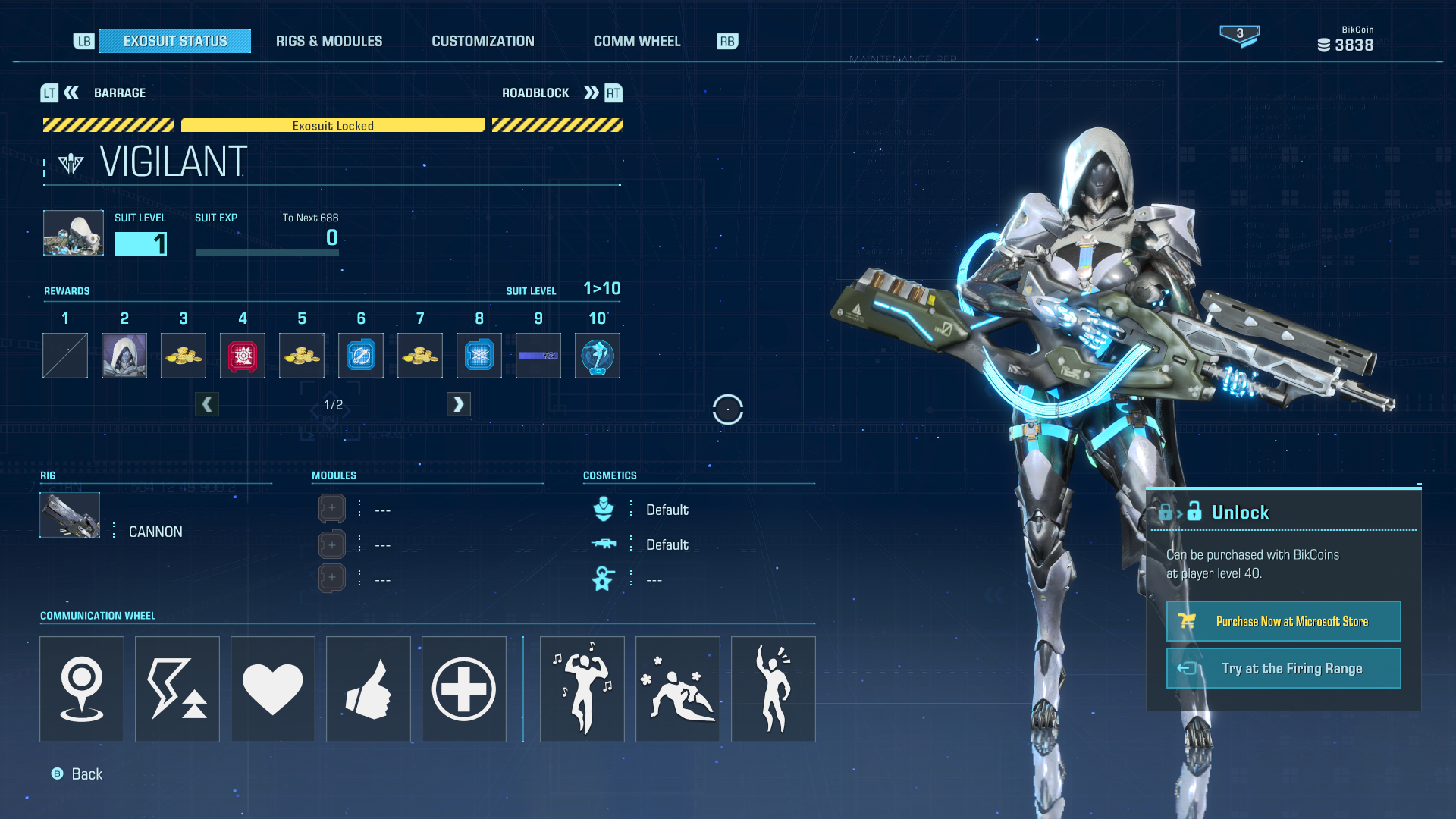Select the level 2 hood cosmetic reward
This screenshot has width=1456, height=819.
click(124, 355)
